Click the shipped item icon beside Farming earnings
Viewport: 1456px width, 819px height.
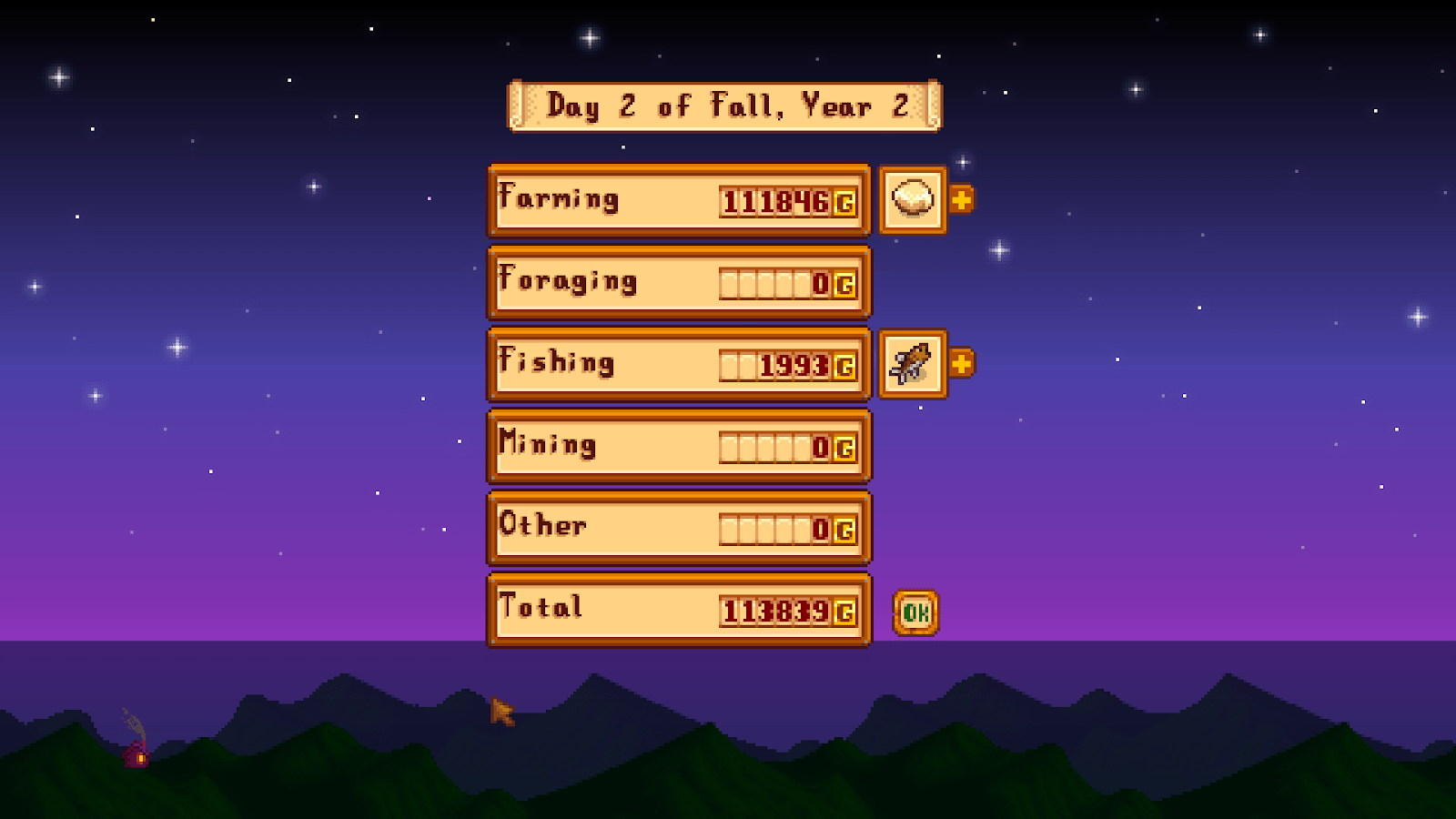click(912, 200)
